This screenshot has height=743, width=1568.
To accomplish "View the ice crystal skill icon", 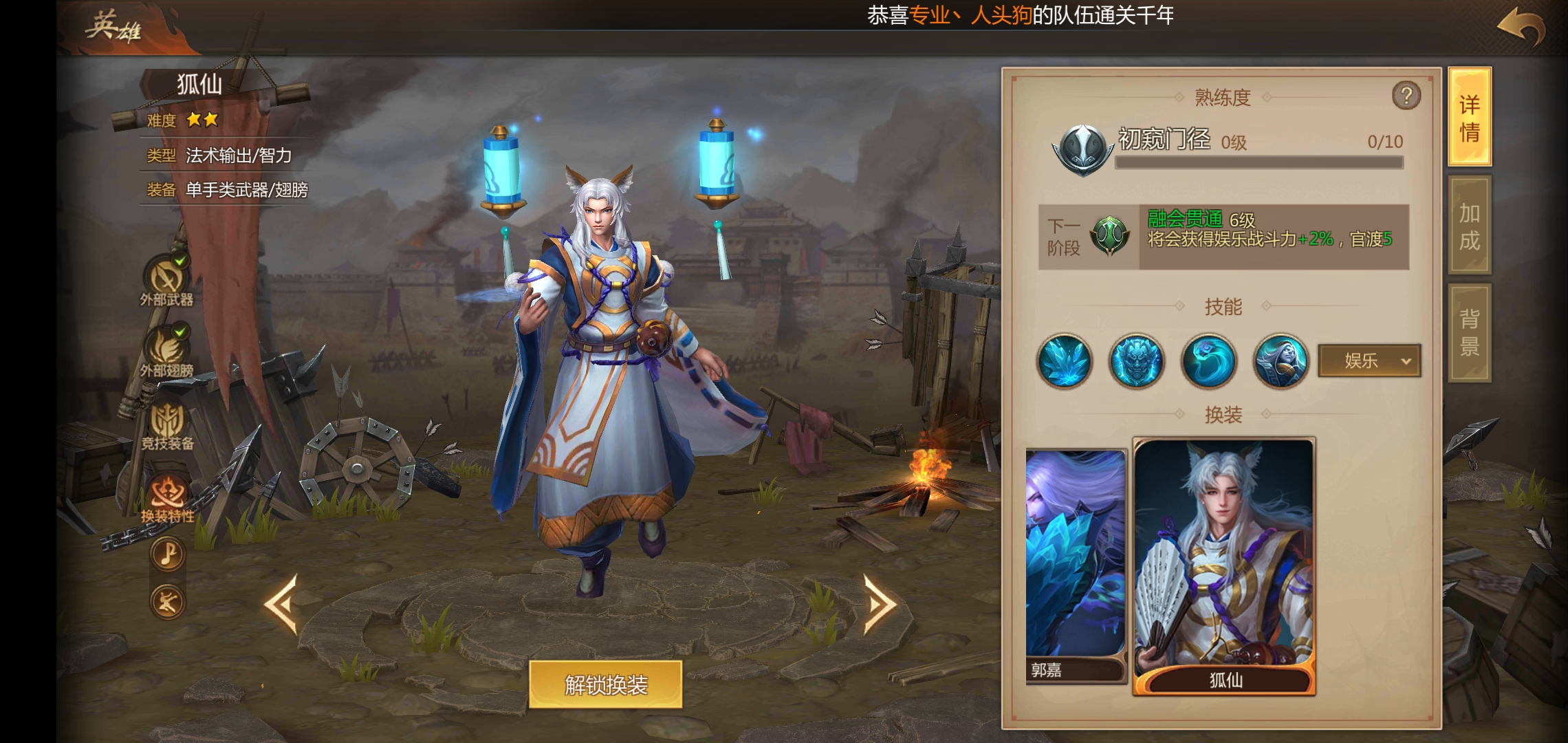I will coord(1063,361).
